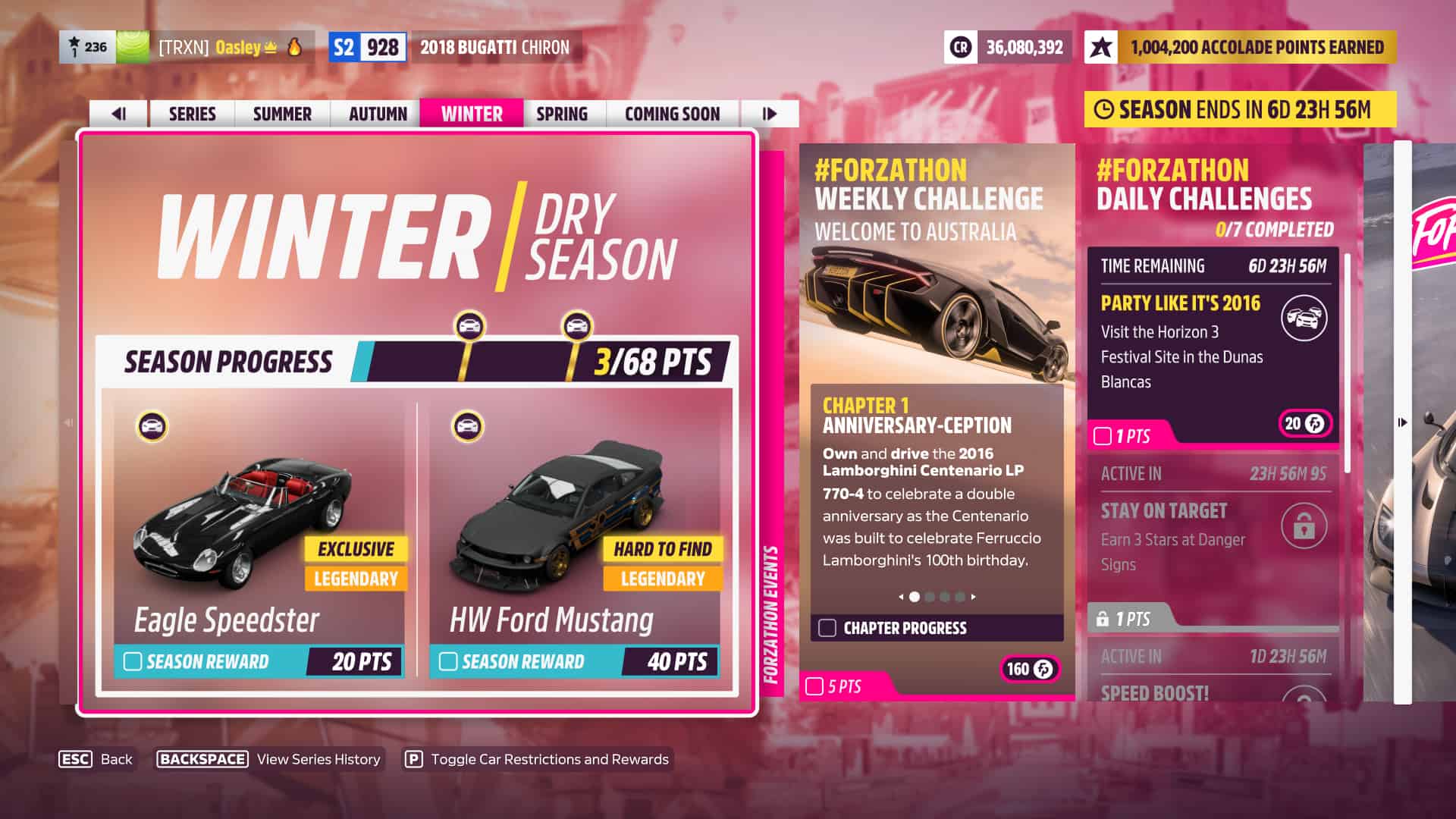Click View Series History
The width and height of the screenshot is (1456, 819).
[318, 759]
